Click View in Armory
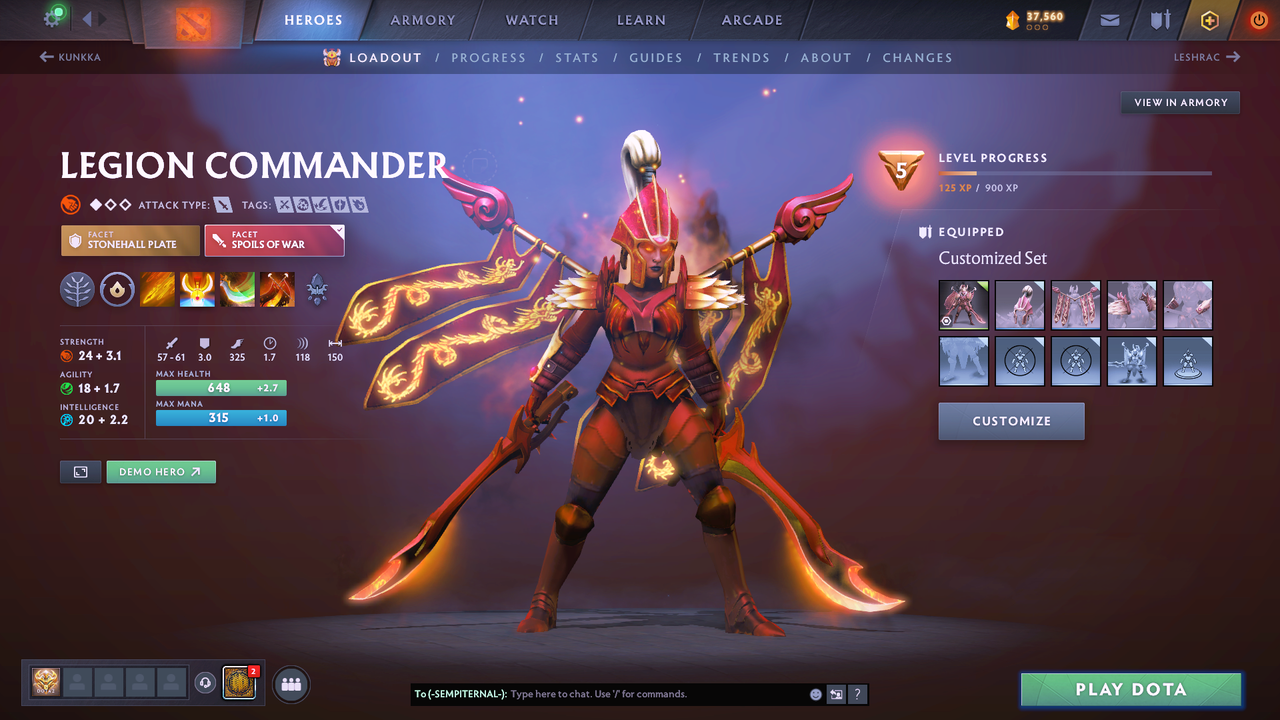The image size is (1280, 720). [x=1179, y=102]
